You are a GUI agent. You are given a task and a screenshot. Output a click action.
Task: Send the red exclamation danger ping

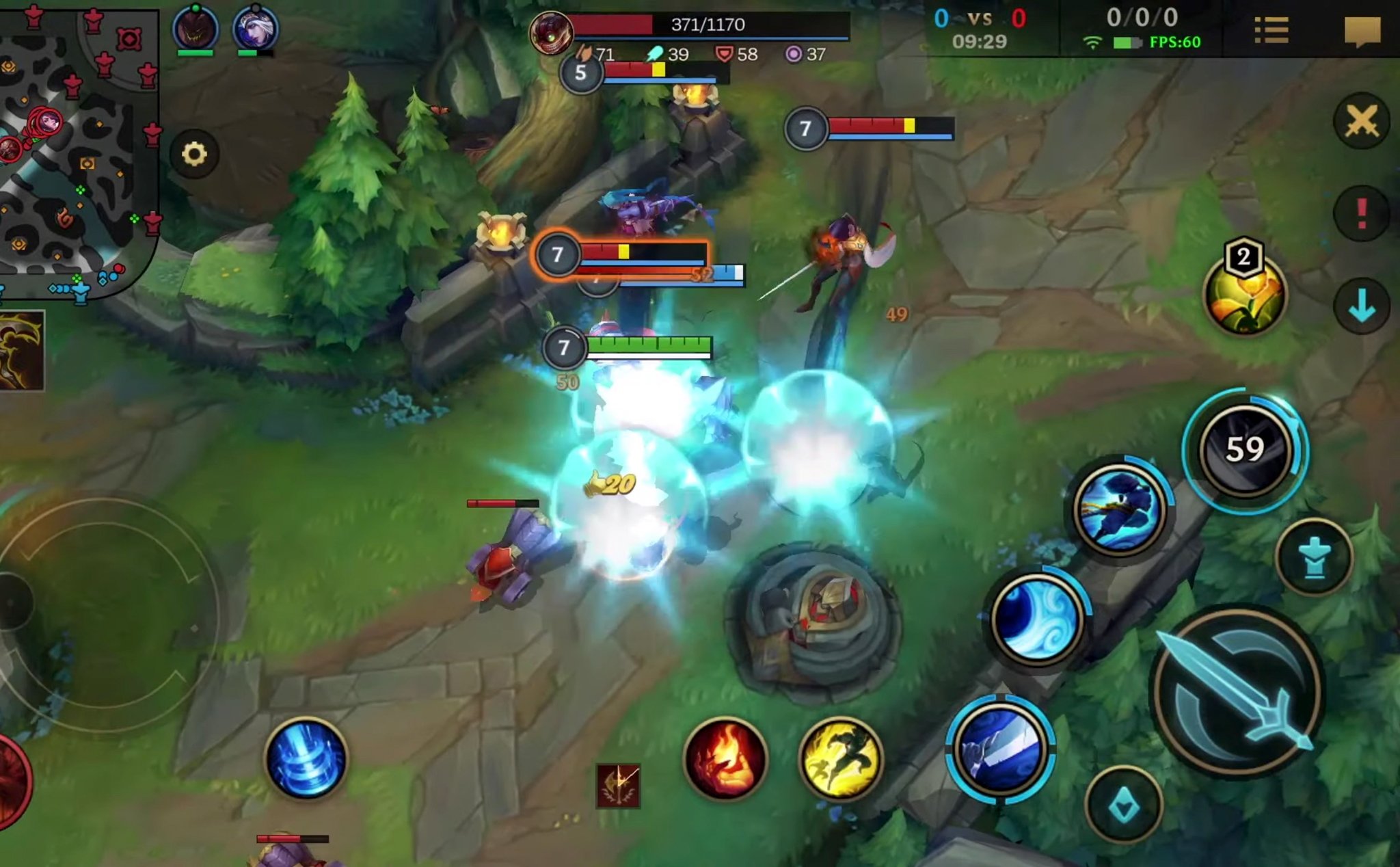[1361, 213]
